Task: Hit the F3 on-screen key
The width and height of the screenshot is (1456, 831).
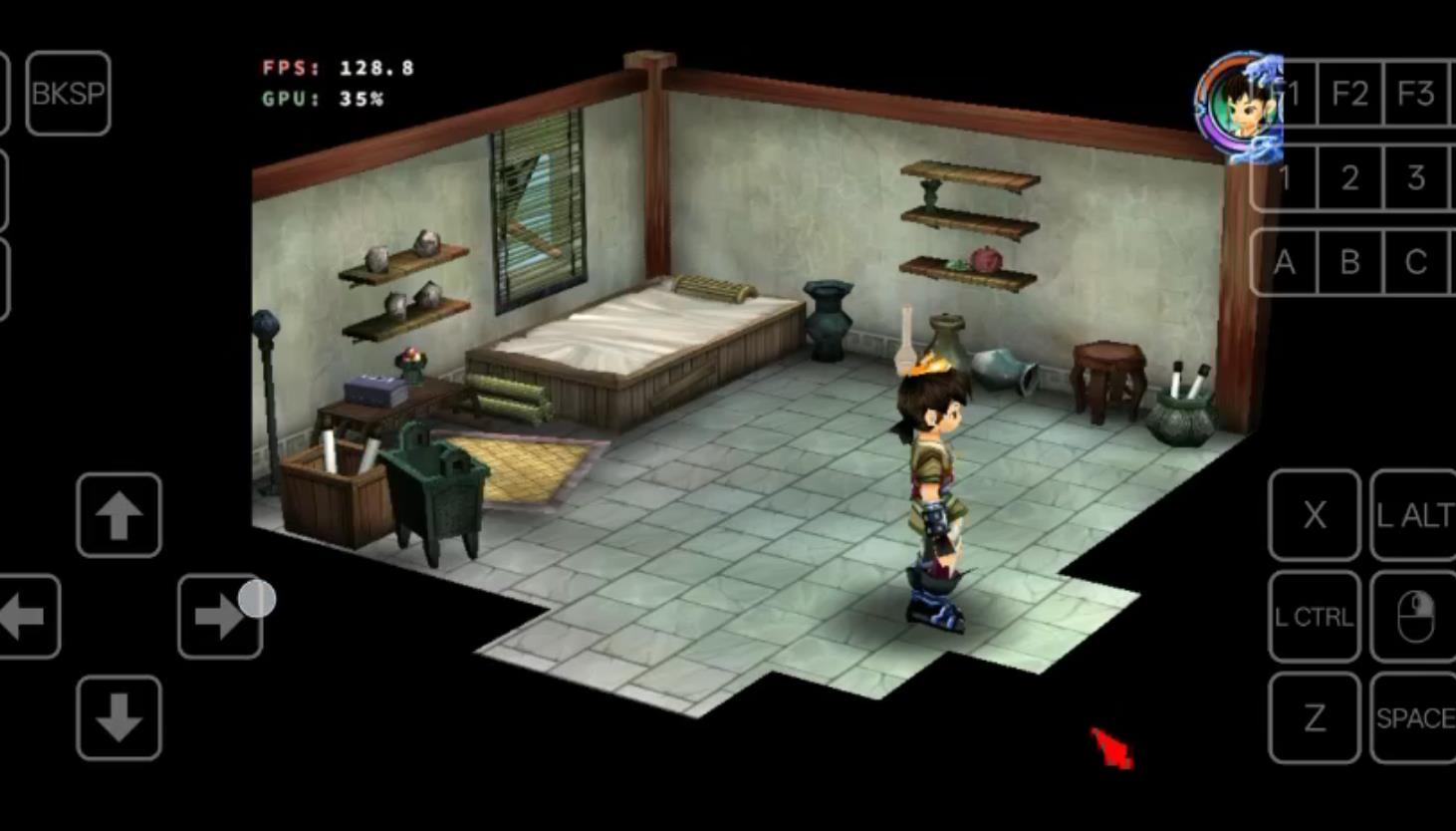Action: [1415, 94]
